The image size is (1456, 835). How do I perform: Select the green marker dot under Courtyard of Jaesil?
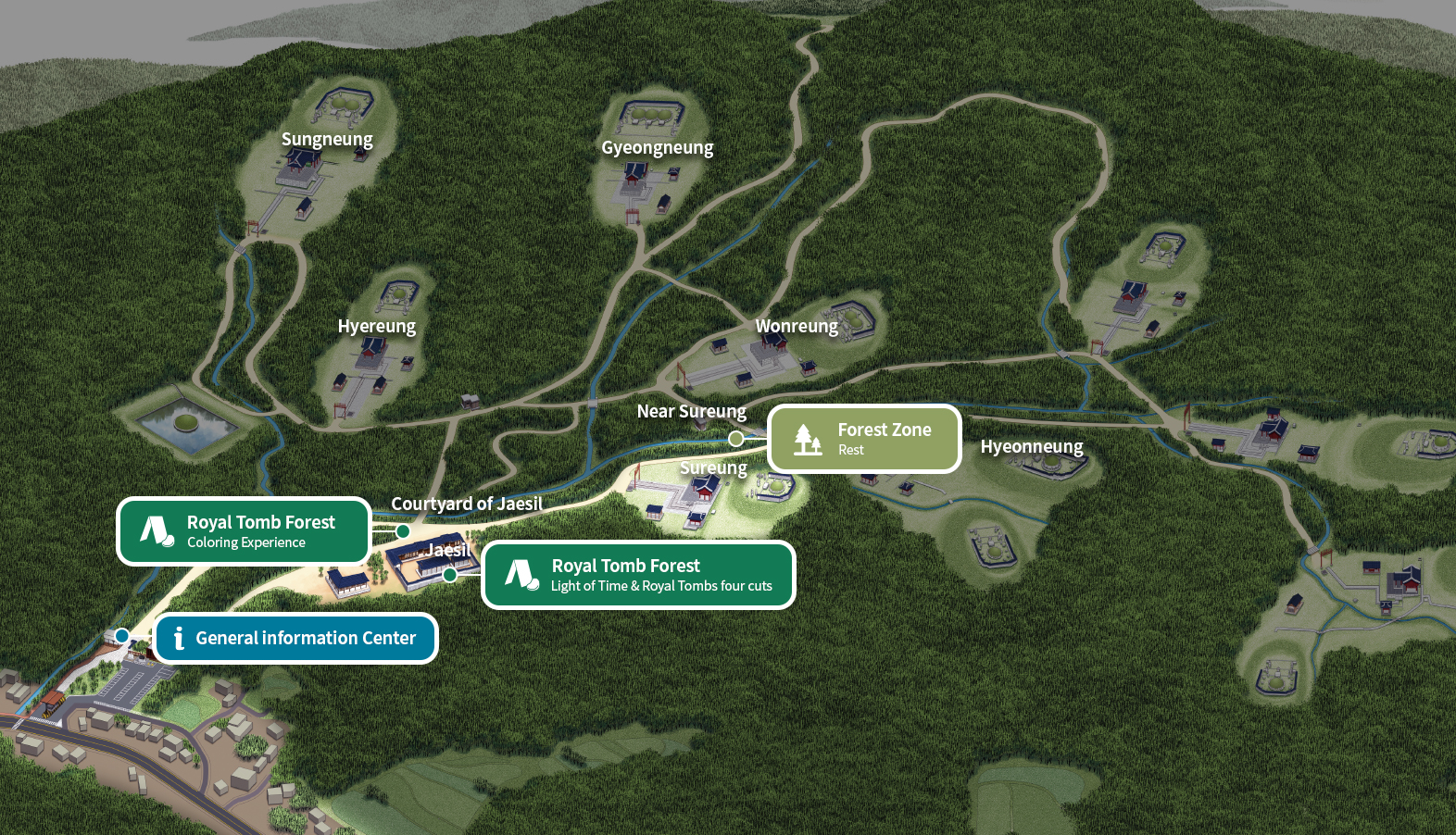[403, 531]
